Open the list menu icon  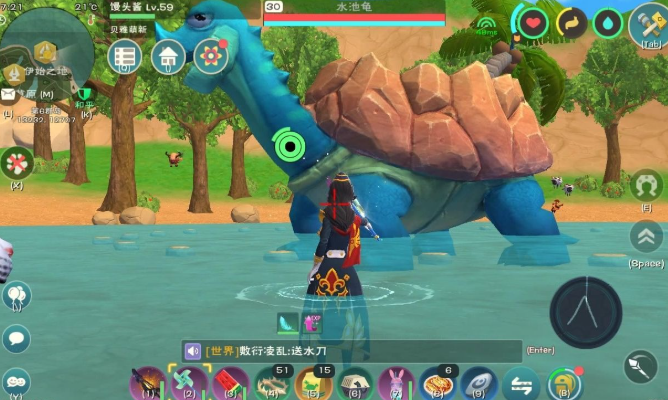(x=125, y=56)
